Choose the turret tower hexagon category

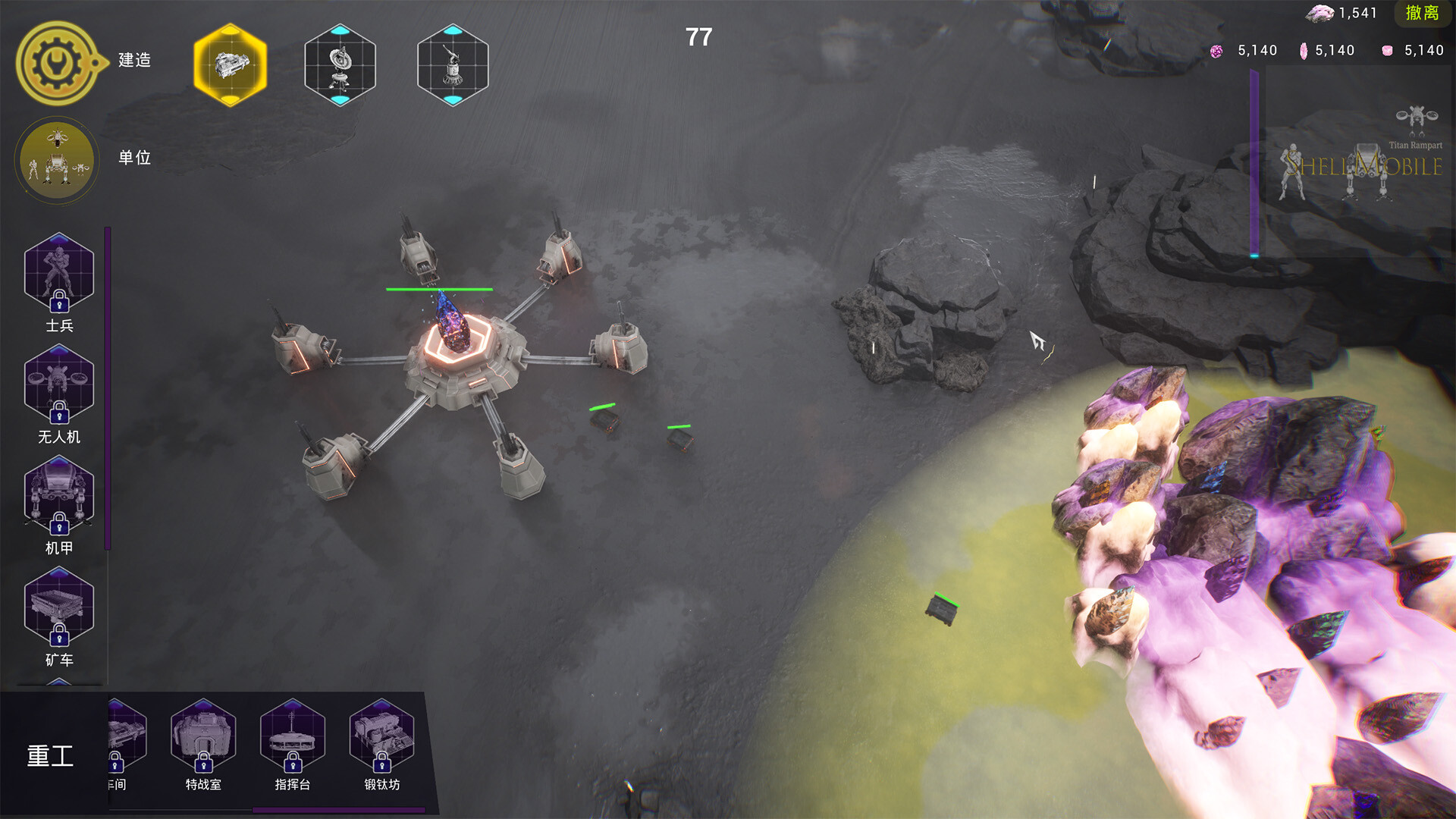coord(453,64)
